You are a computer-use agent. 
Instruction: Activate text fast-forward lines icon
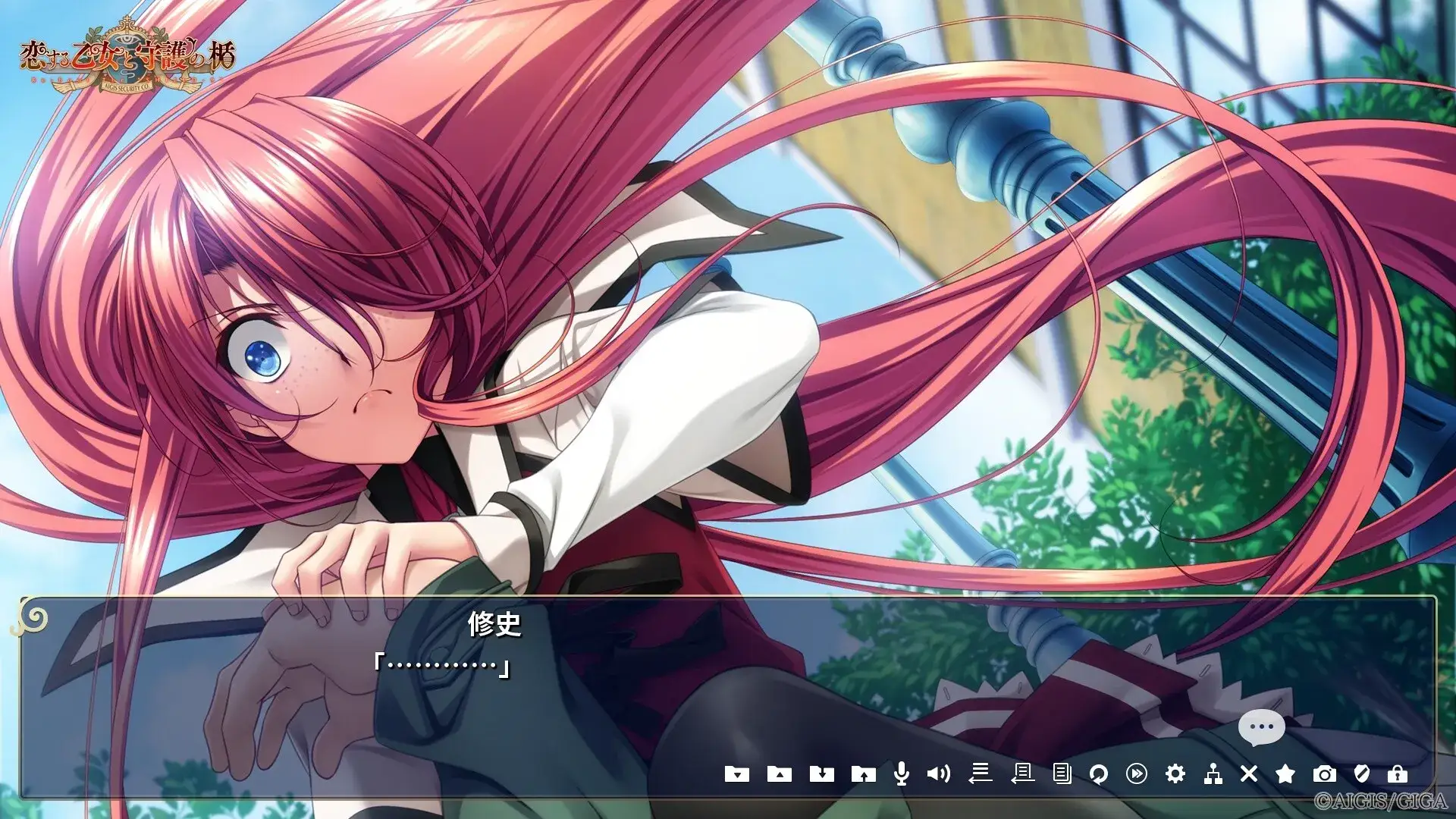(x=981, y=773)
